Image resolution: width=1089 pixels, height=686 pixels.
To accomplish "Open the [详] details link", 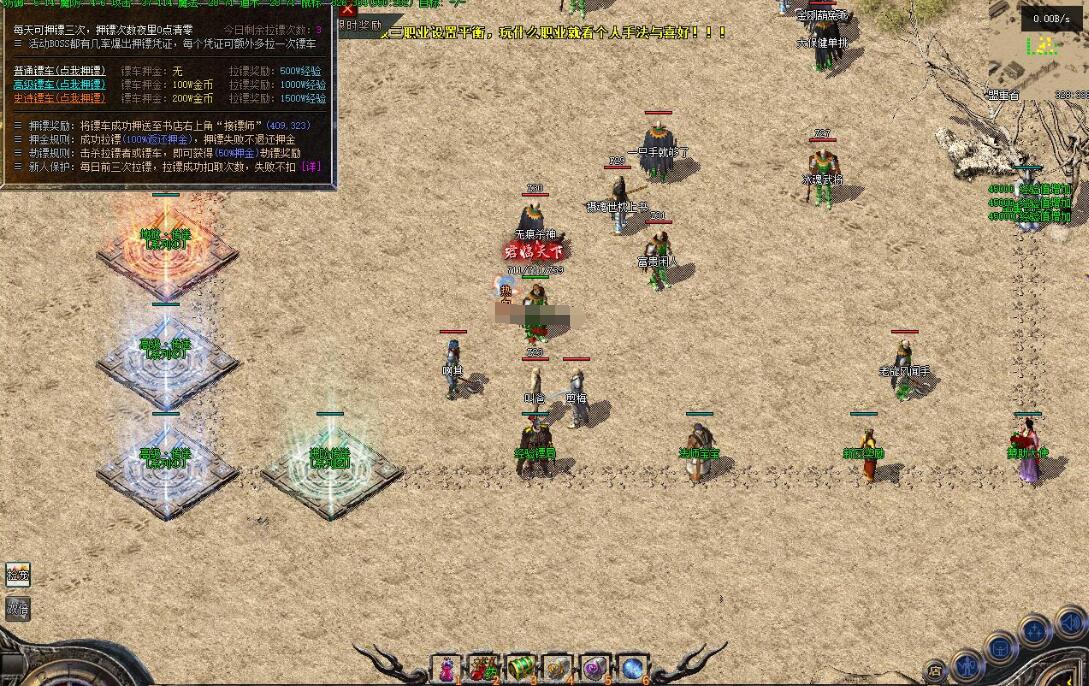I will click(311, 167).
